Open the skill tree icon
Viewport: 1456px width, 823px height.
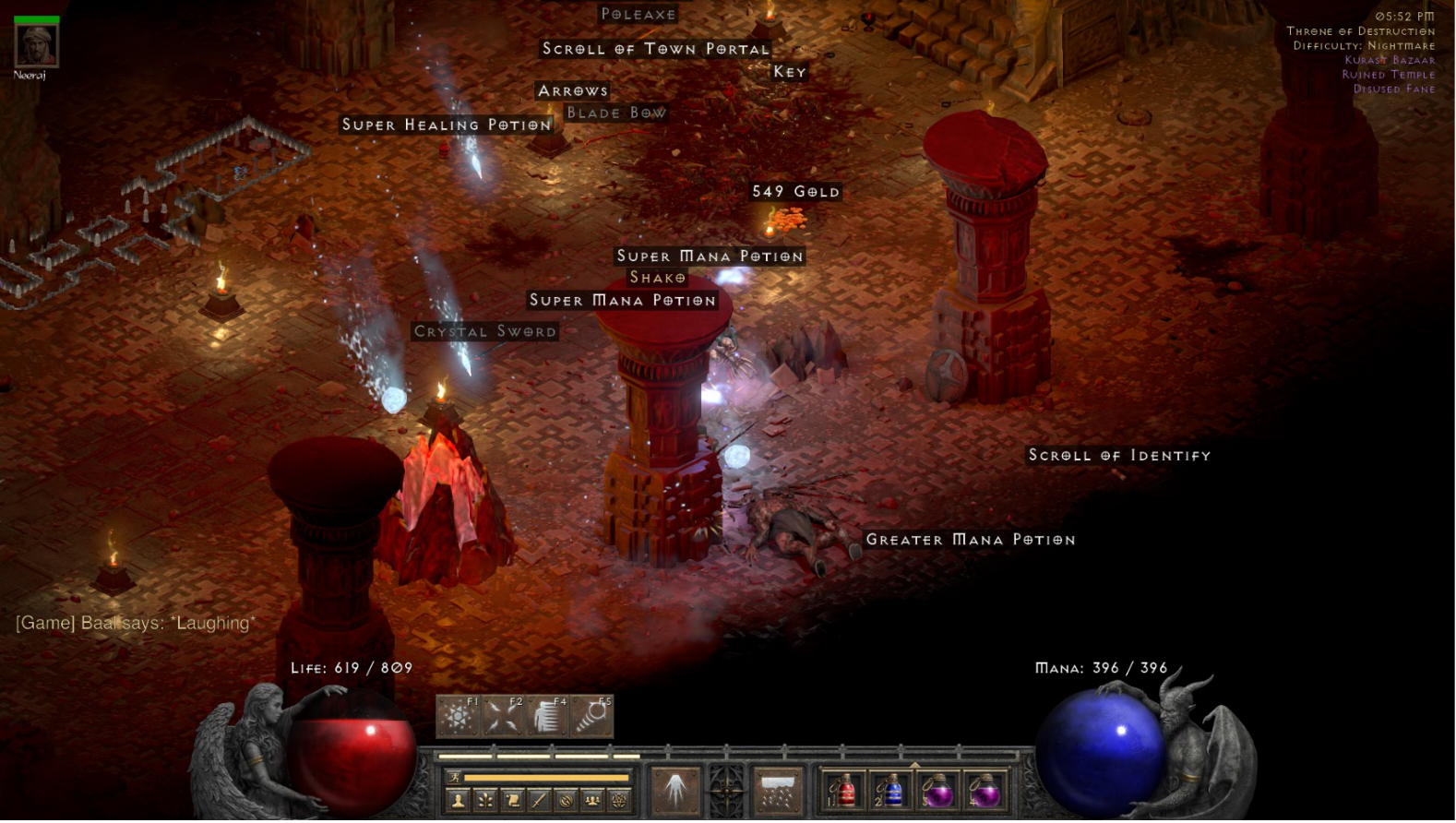[483, 801]
